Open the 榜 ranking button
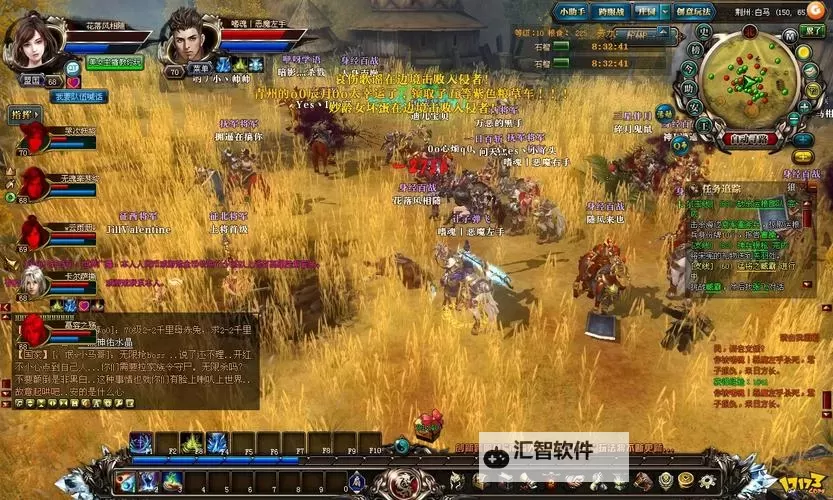 click(695, 50)
